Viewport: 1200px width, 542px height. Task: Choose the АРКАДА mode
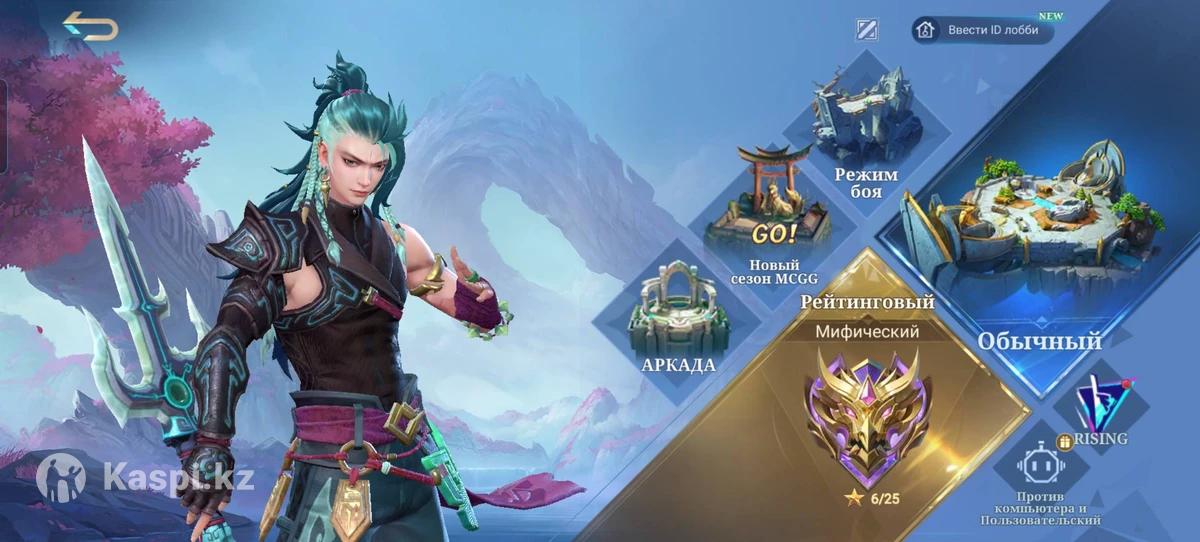pyautogui.click(x=679, y=320)
